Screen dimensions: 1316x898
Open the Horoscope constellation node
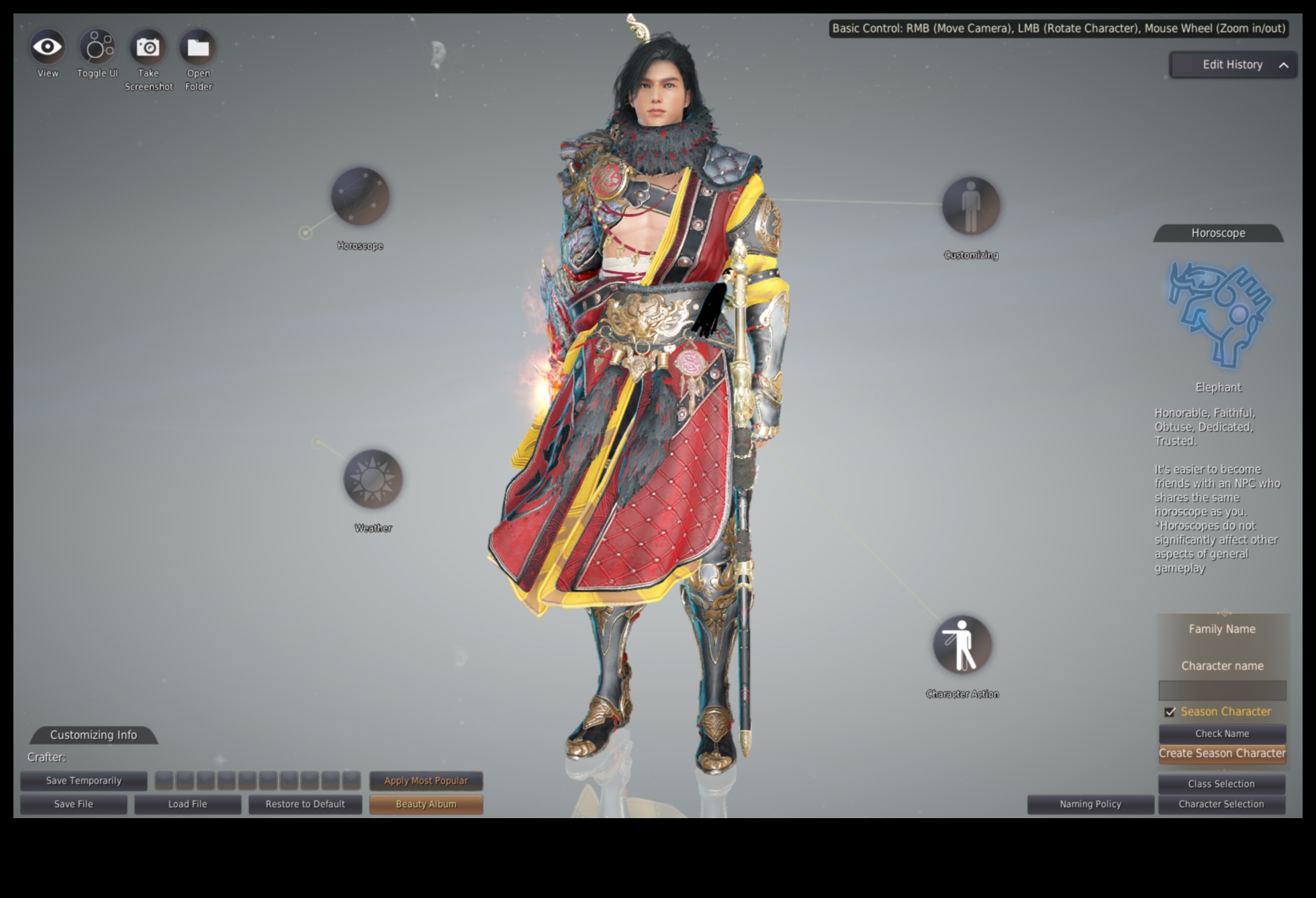point(360,197)
